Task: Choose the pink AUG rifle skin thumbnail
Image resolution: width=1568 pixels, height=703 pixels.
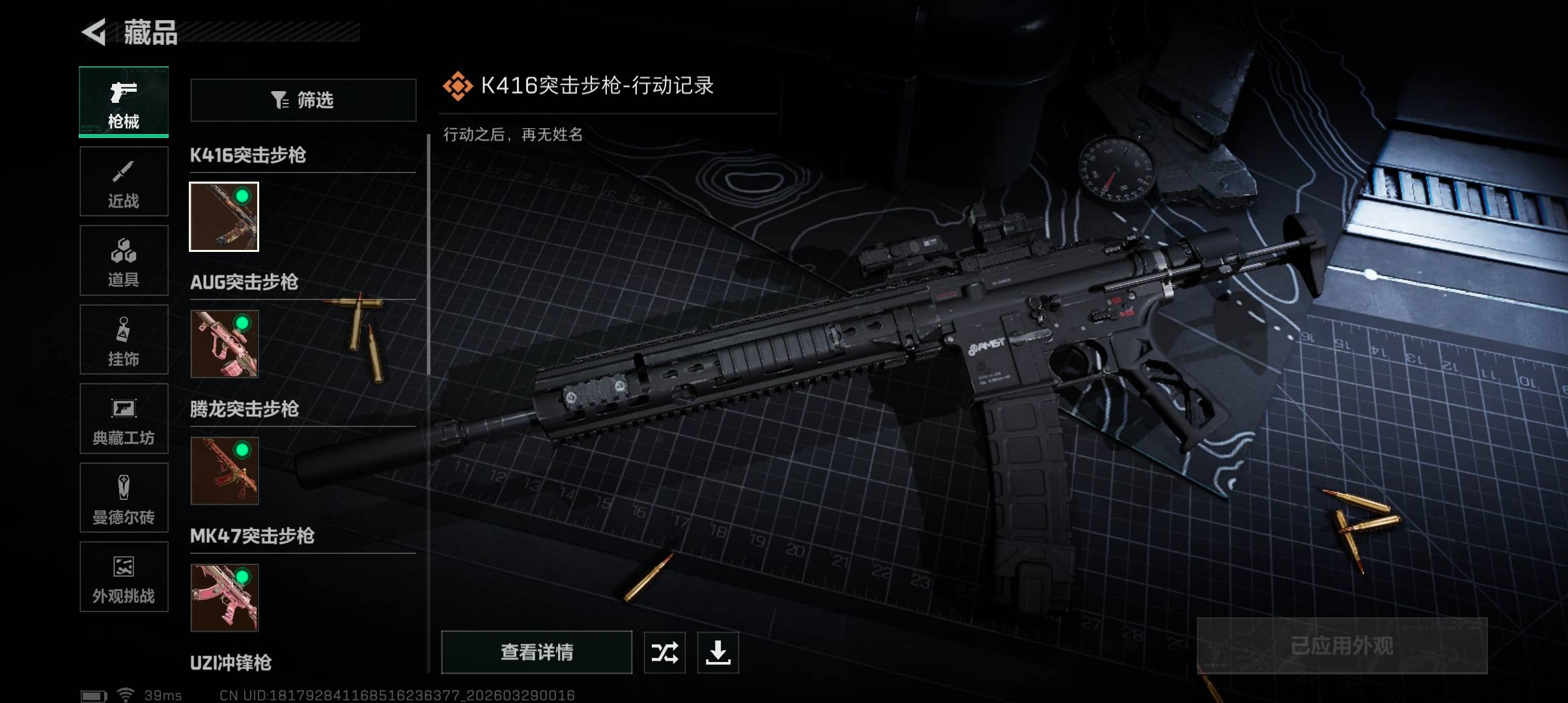Action: point(224,344)
